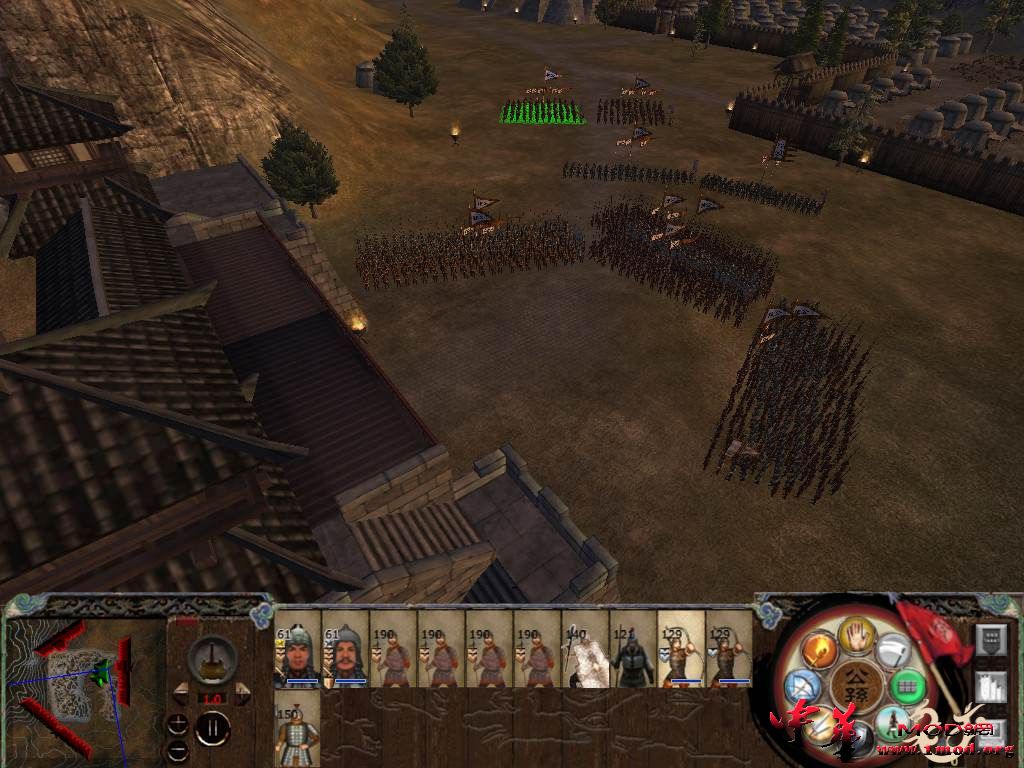This screenshot has width=1024, height=768.
Task: Select the 150-man unit card in second row
Action: coord(297,728)
